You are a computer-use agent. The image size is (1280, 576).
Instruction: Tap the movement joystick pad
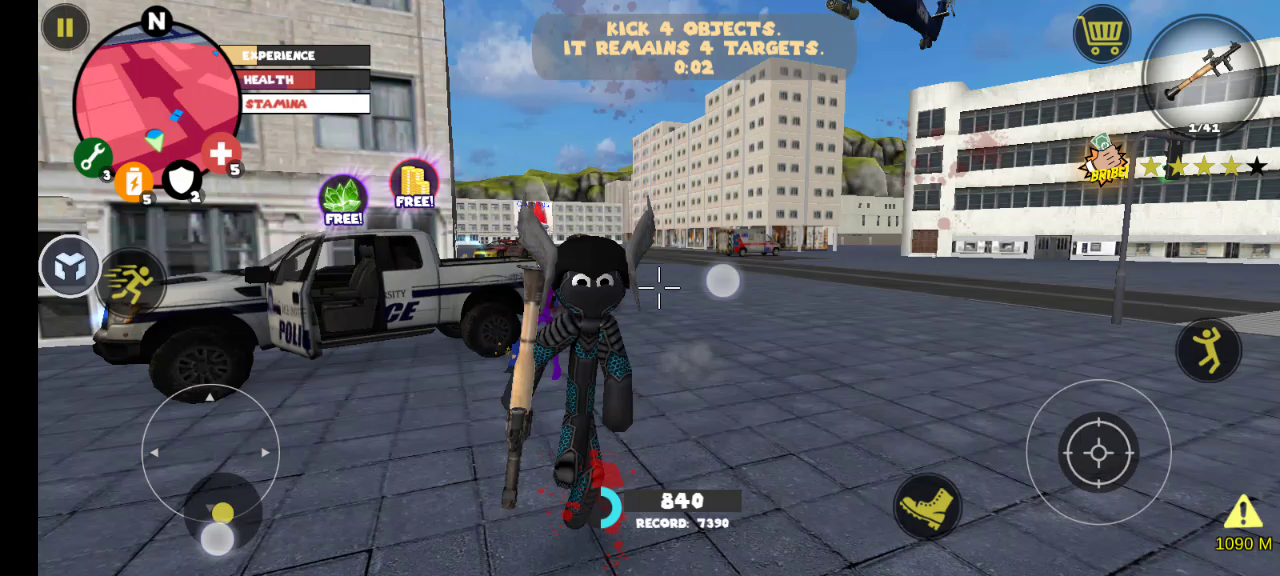point(210,453)
